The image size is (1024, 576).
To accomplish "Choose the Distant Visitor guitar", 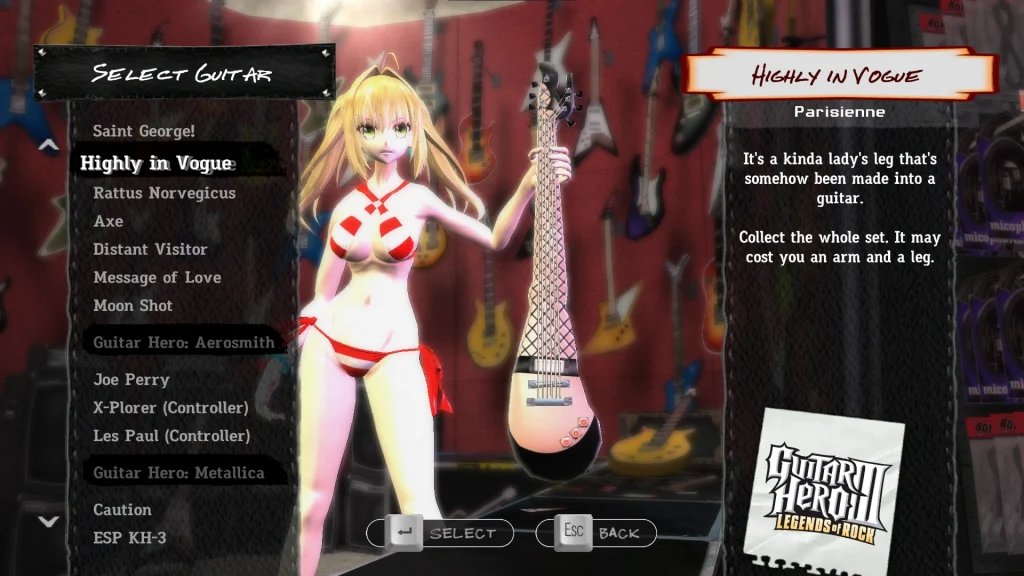I will tap(150, 249).
